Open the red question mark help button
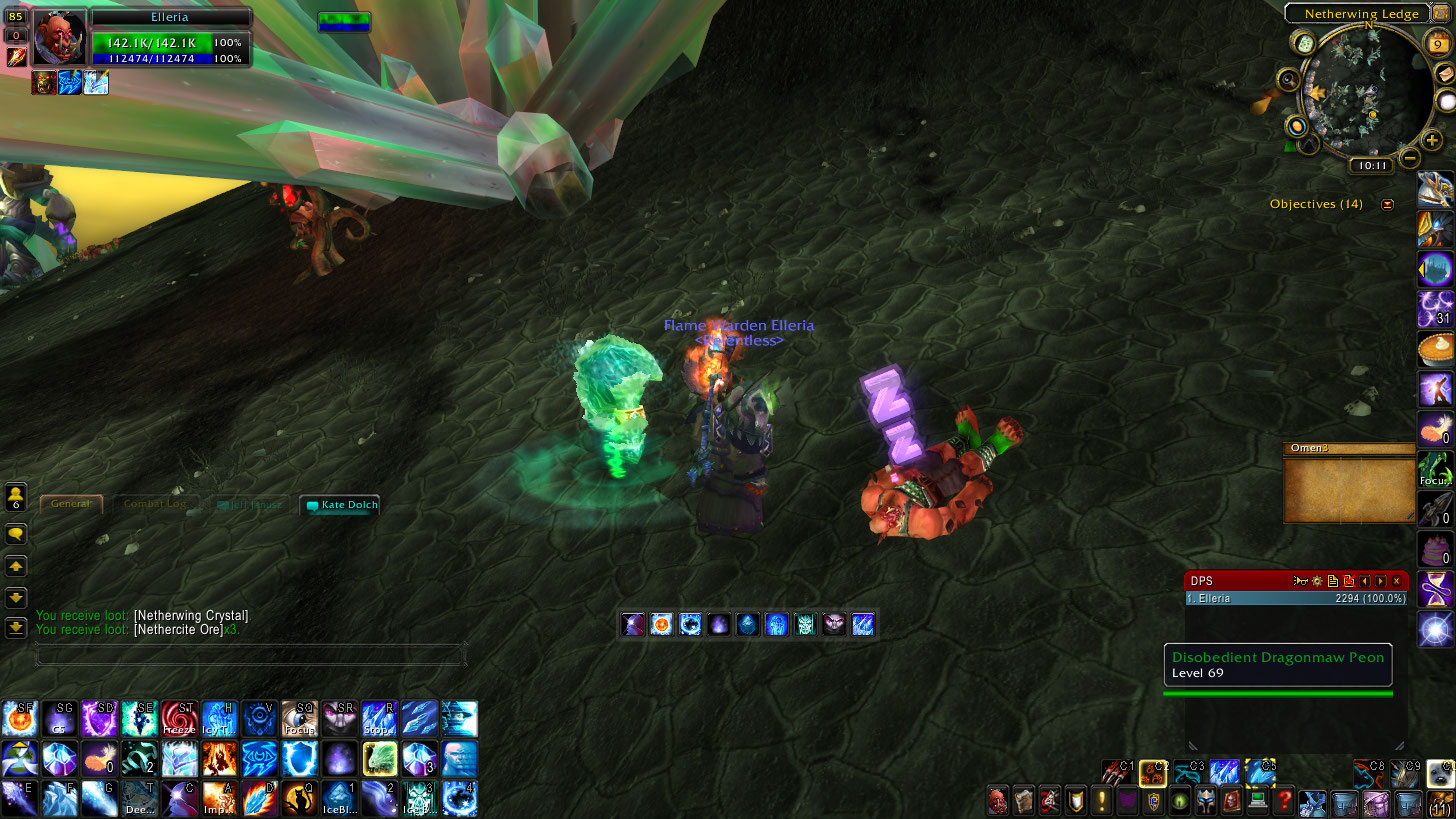 [x=1284, y=800]
